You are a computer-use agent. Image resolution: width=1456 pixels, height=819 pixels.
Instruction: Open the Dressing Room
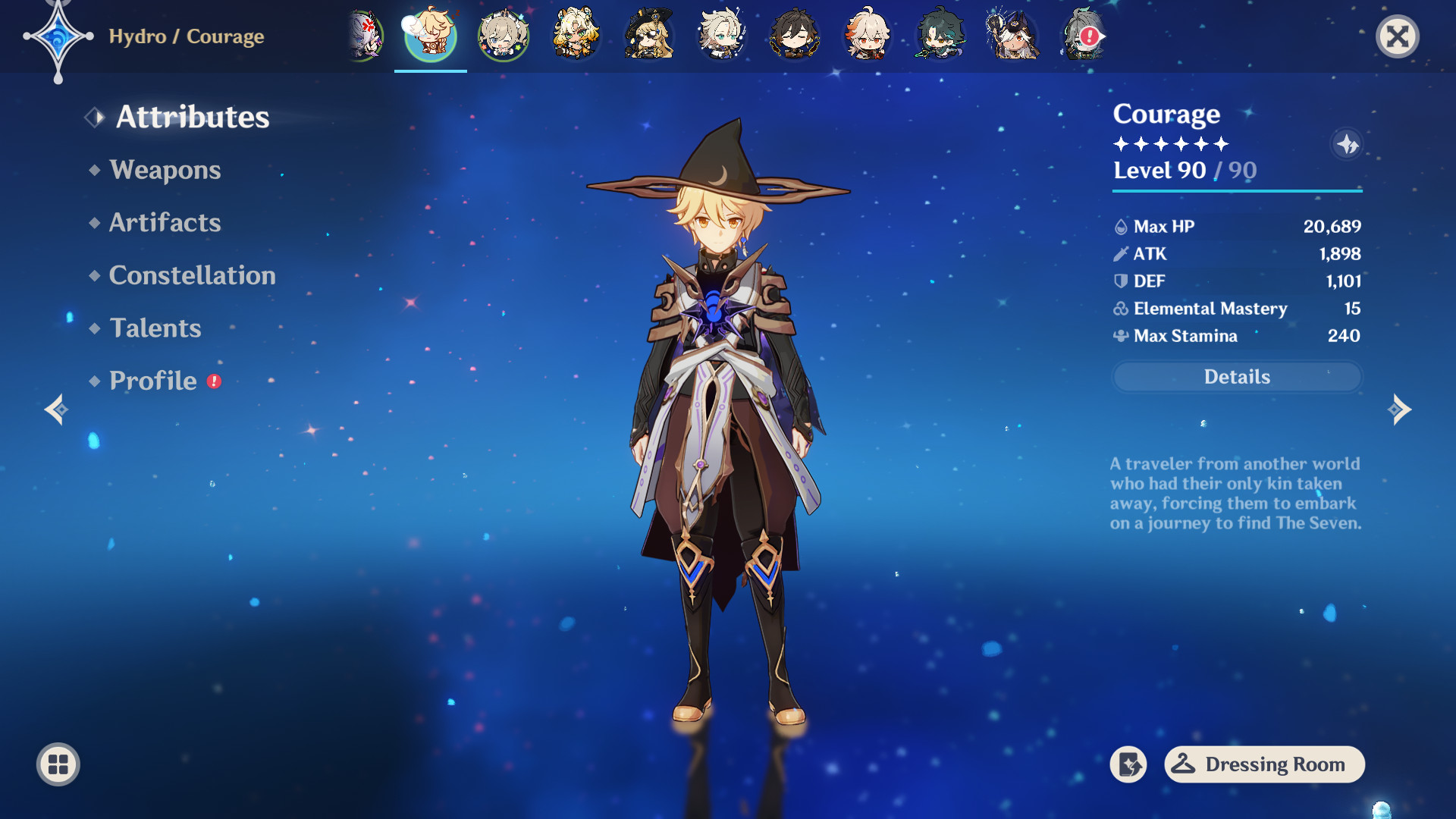pyautogui.click(x=1263, y=764)
